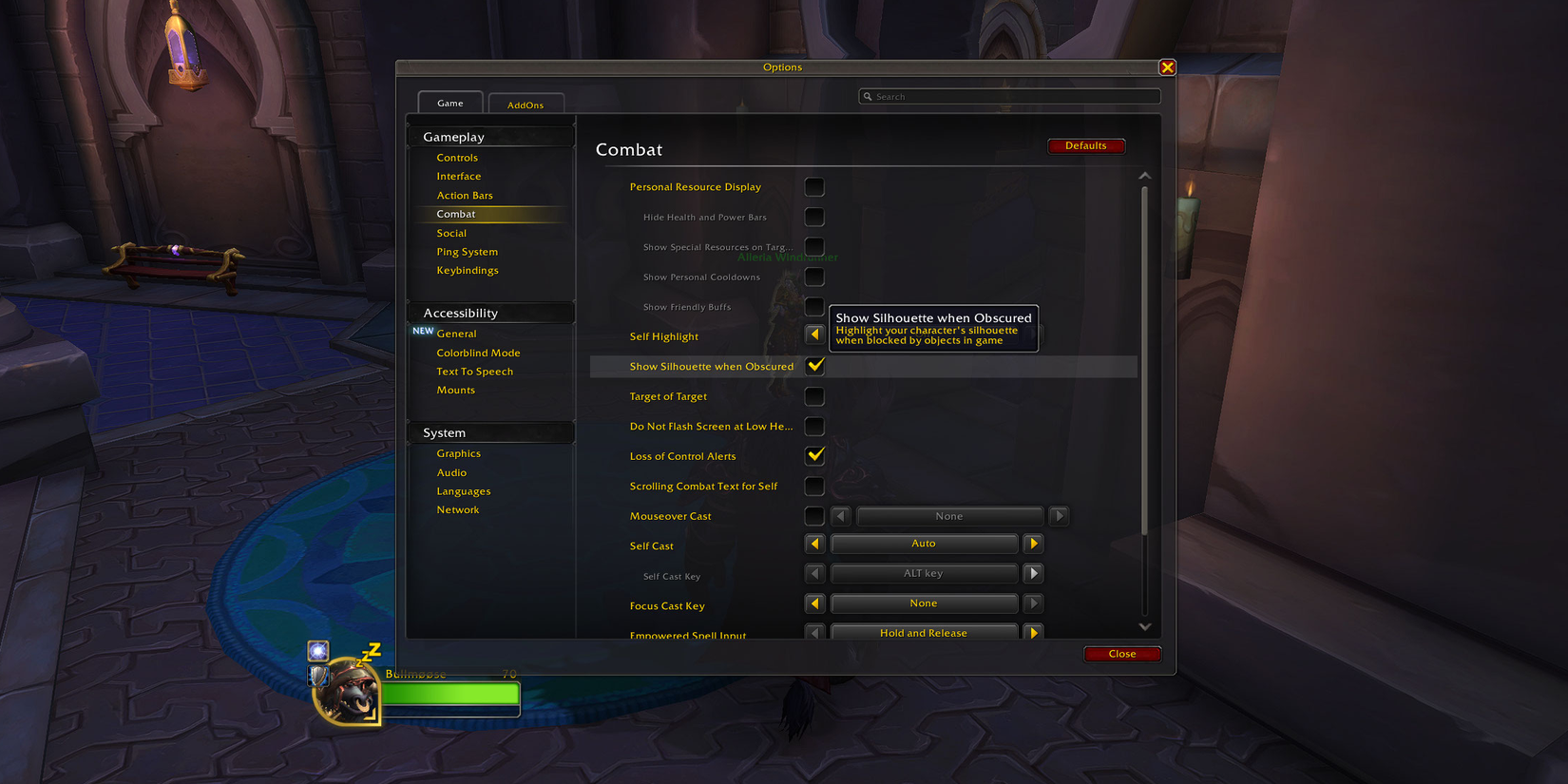Viewport: 1568px width, 784px height.
Task: Restore Combat settings with the Defaults button
Action: 1086,145
